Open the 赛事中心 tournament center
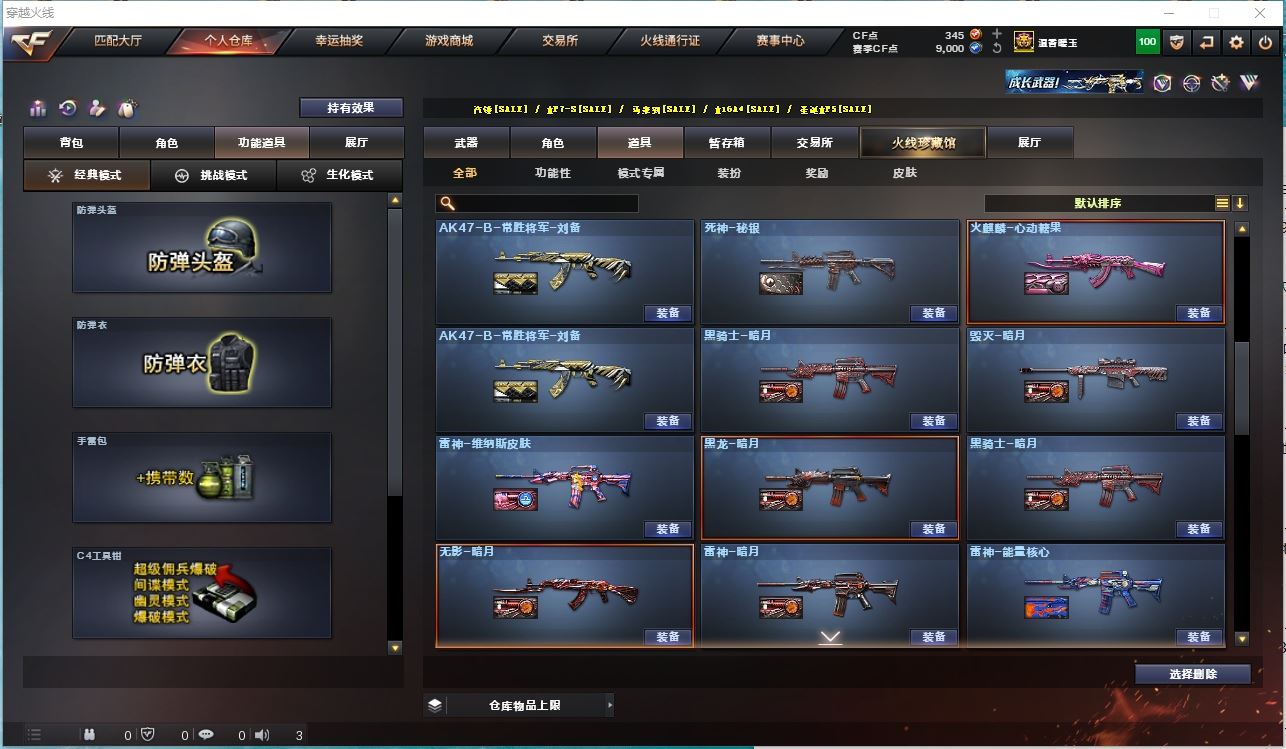 coord(780,41)
